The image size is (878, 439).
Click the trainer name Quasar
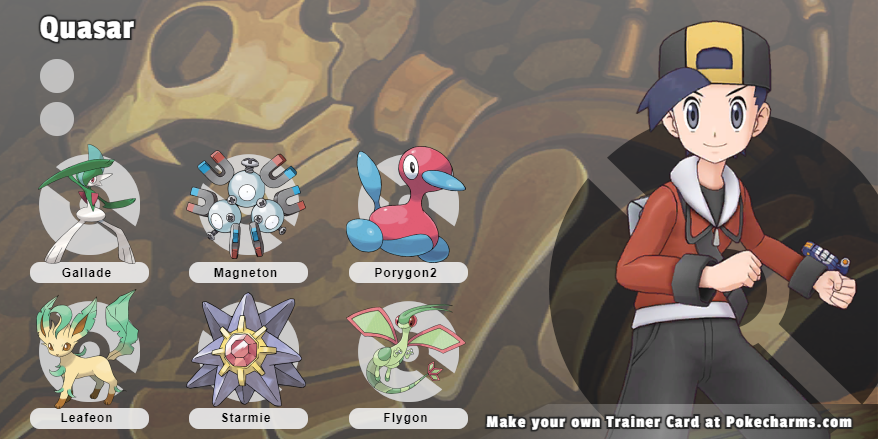87,29
